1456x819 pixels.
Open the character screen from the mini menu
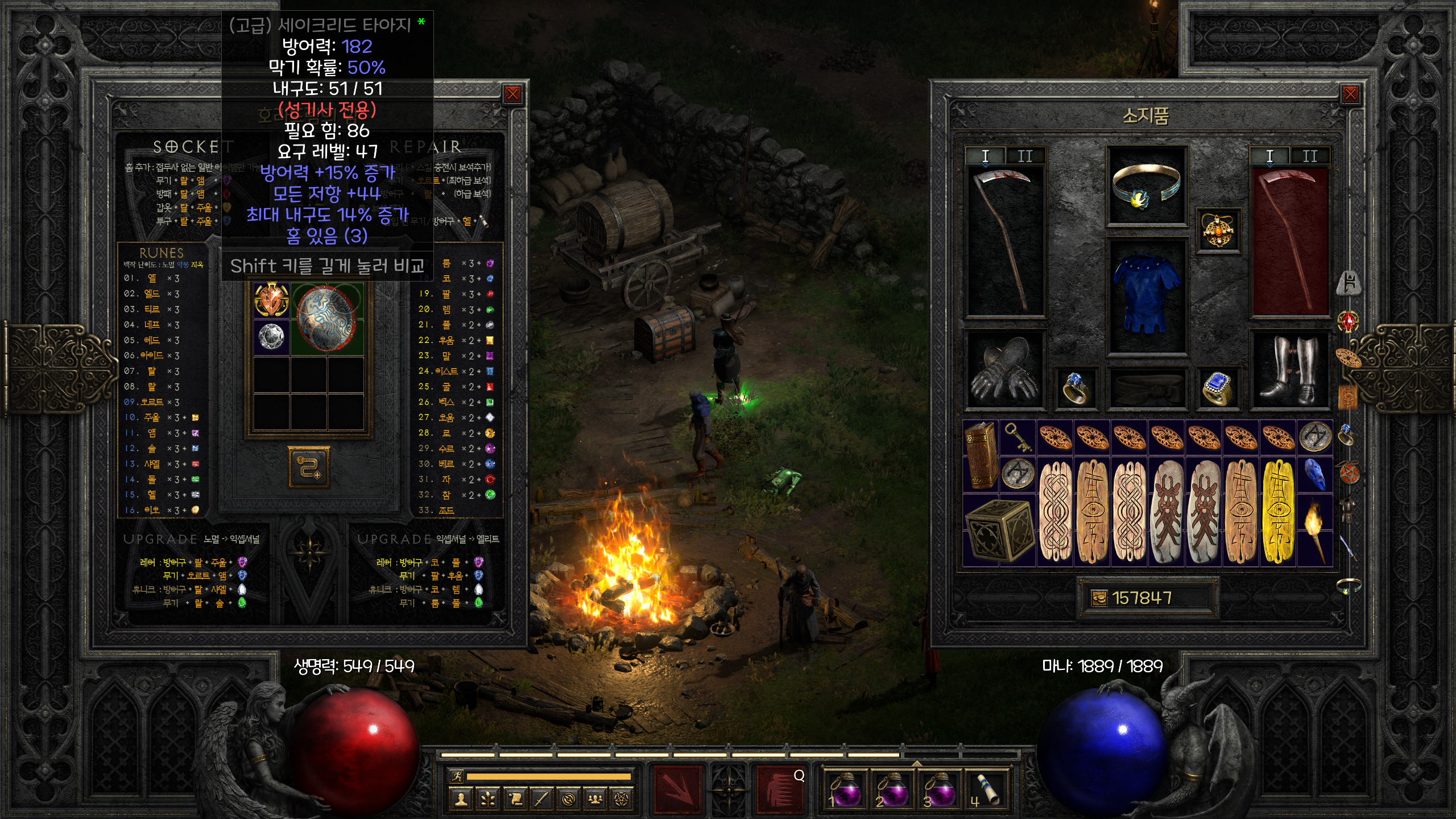[461, 799]
